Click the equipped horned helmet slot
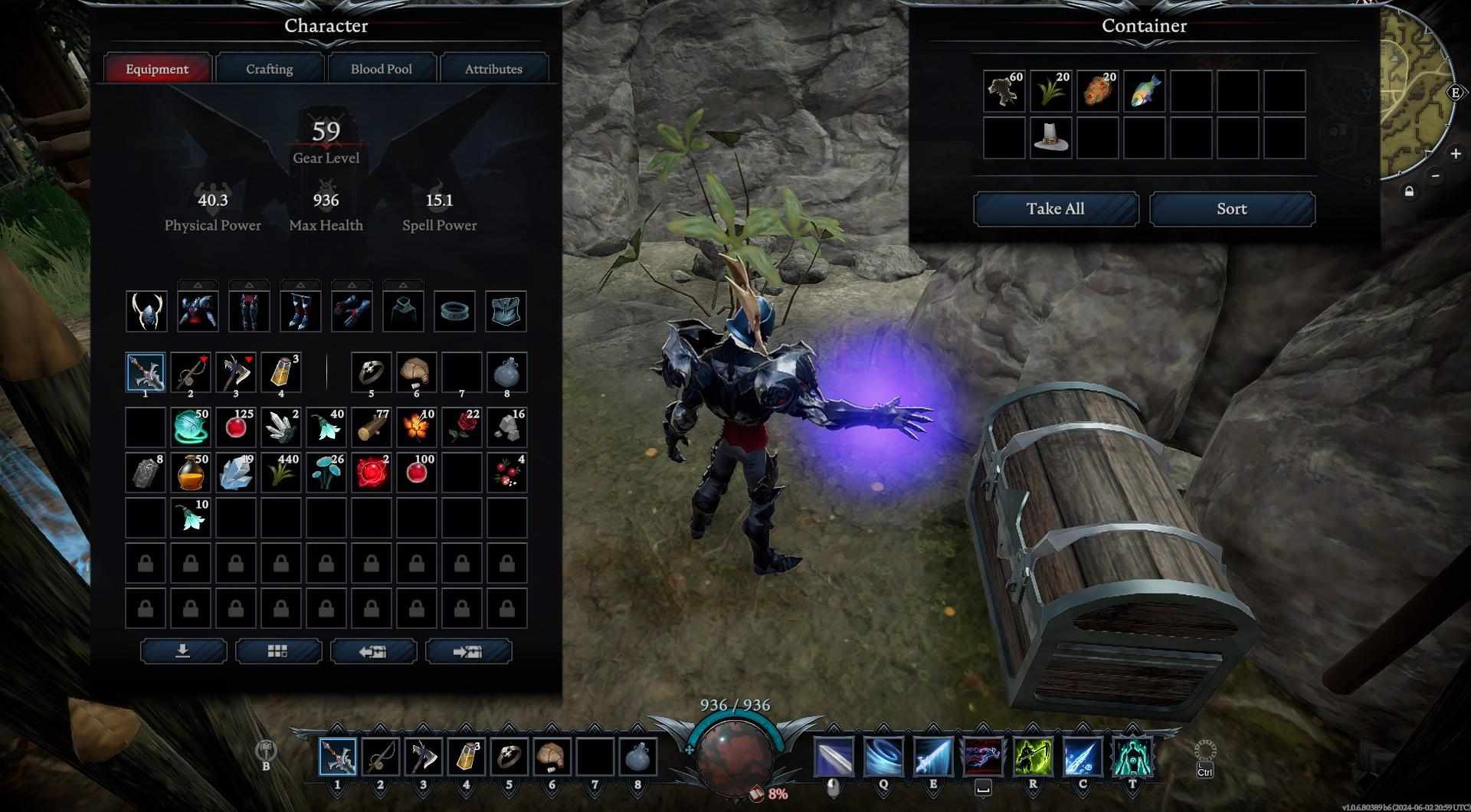The width and height of the screenshot is (1471, 812). [x=146, y=312]
